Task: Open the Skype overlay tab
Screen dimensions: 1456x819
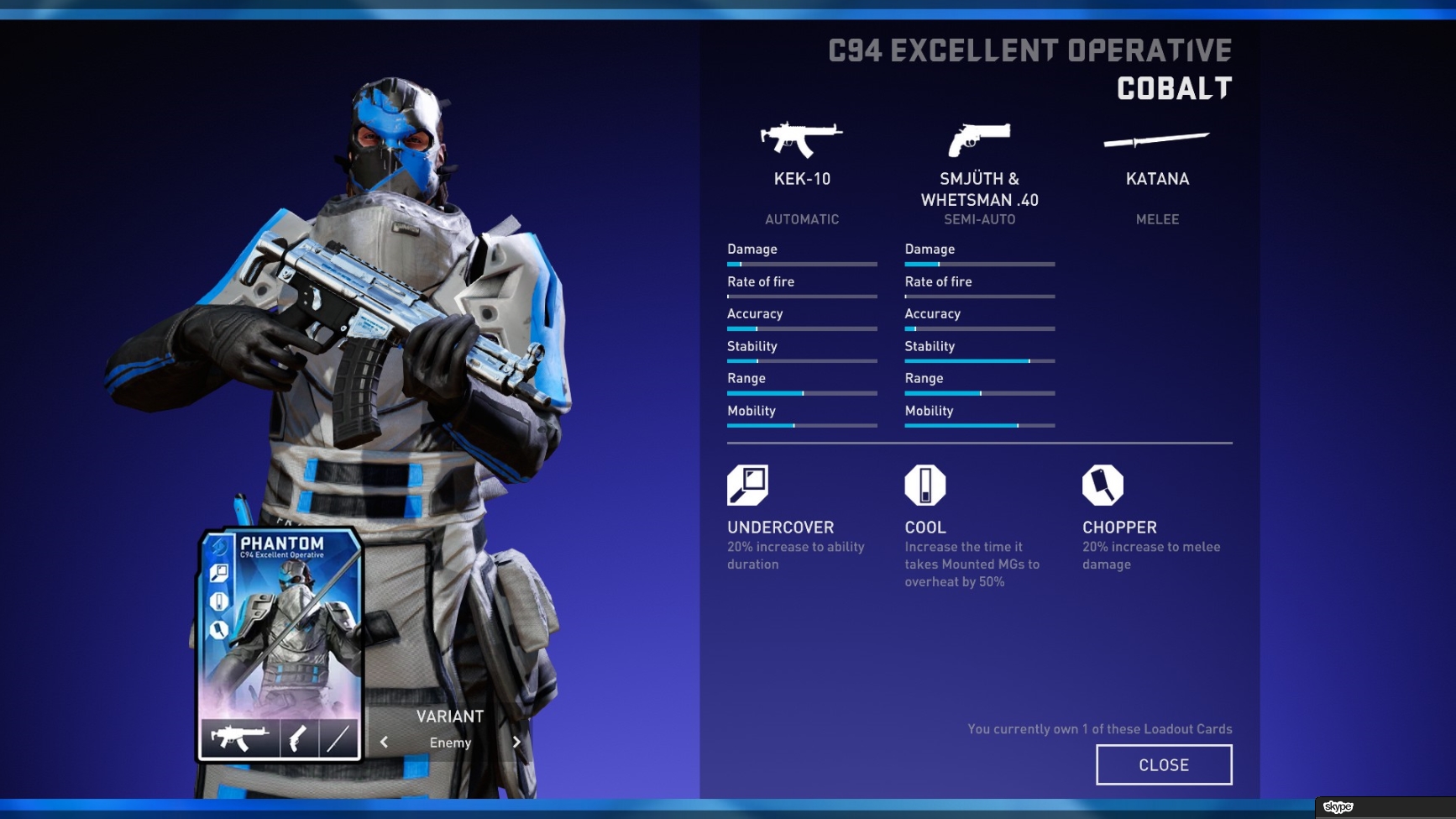Action: pos(1338,807)
